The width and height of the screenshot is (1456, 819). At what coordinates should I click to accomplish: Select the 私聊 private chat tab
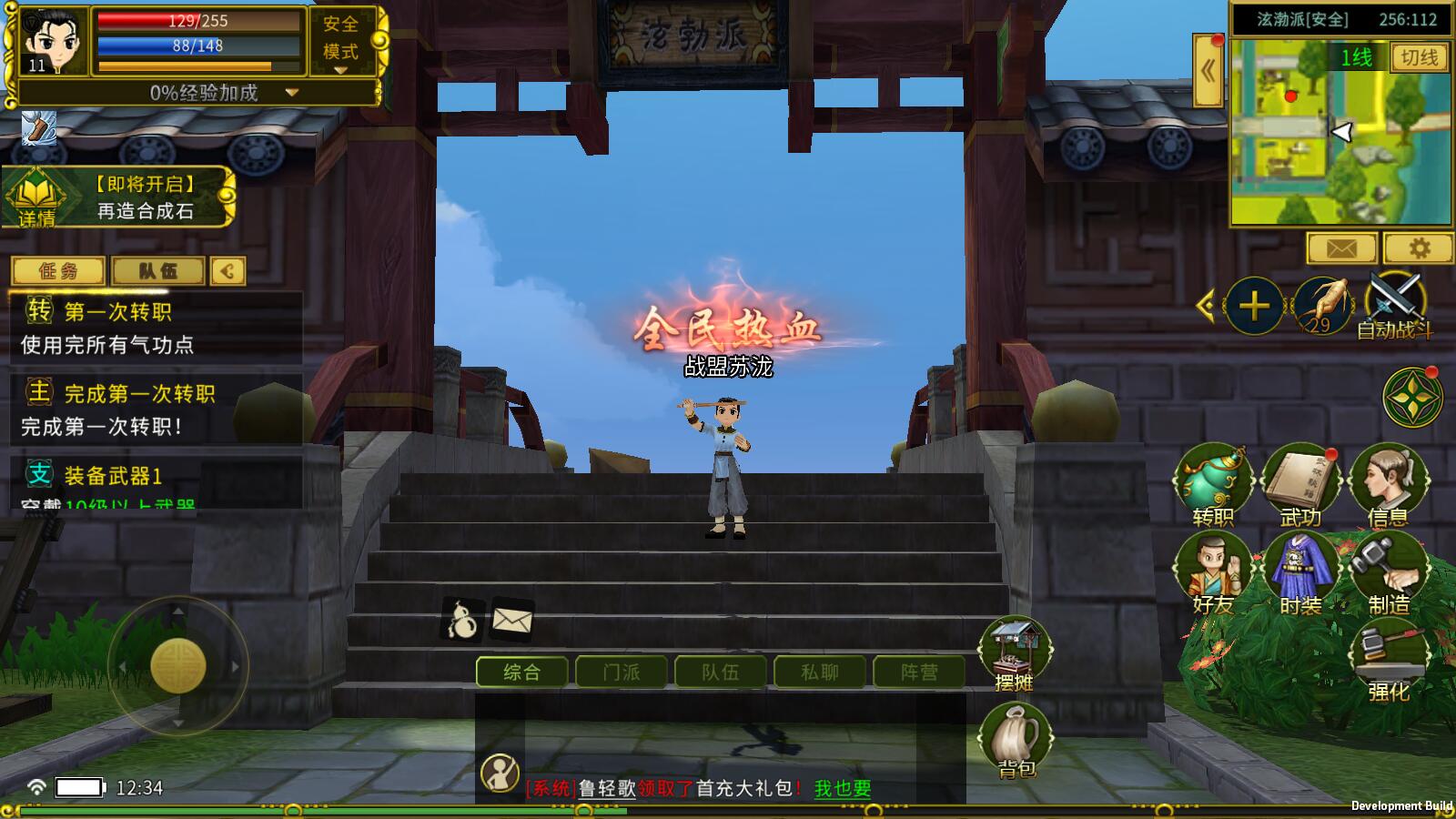820,672
